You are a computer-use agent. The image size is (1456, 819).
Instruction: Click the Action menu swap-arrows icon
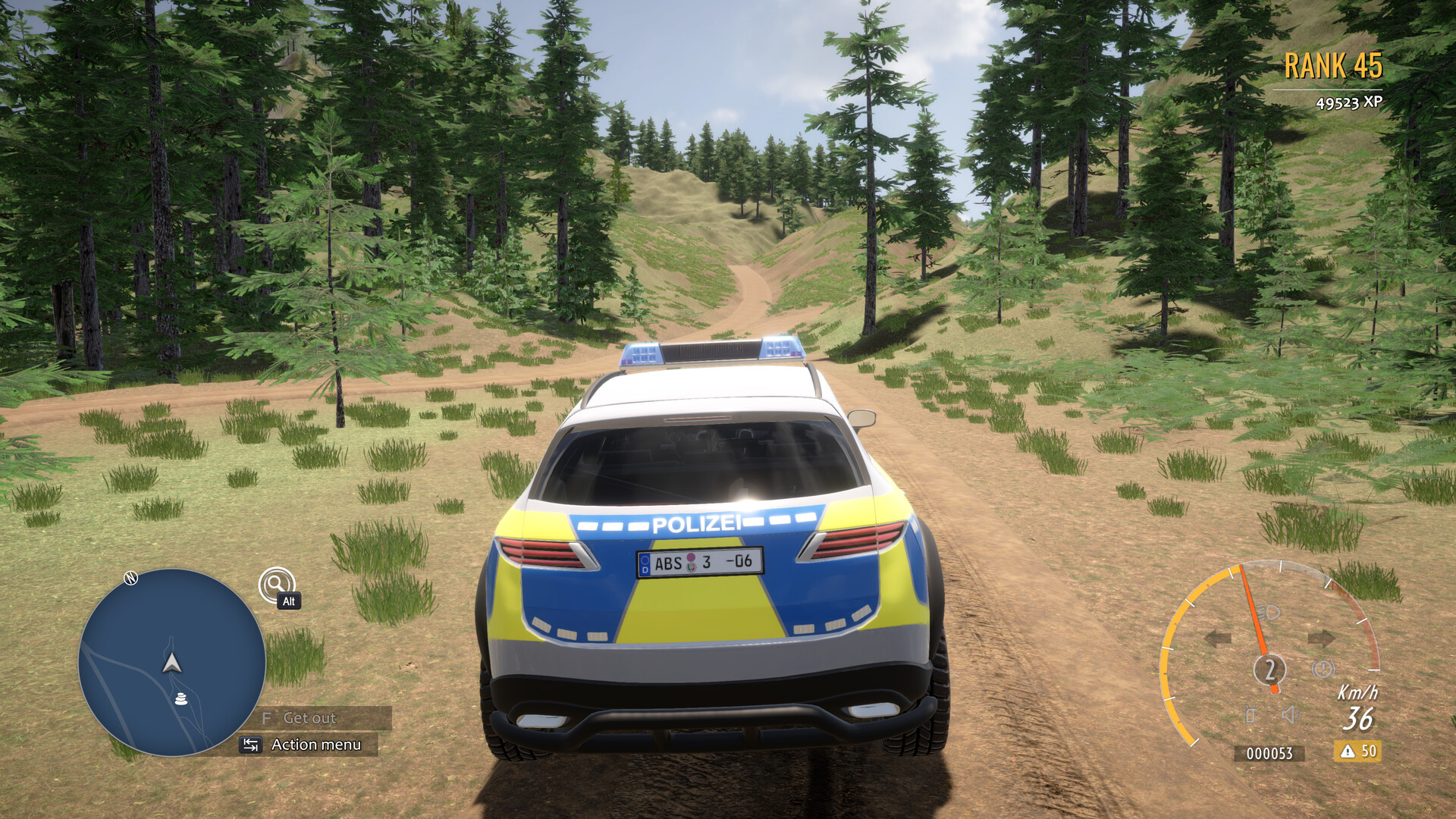coord(250,745)
